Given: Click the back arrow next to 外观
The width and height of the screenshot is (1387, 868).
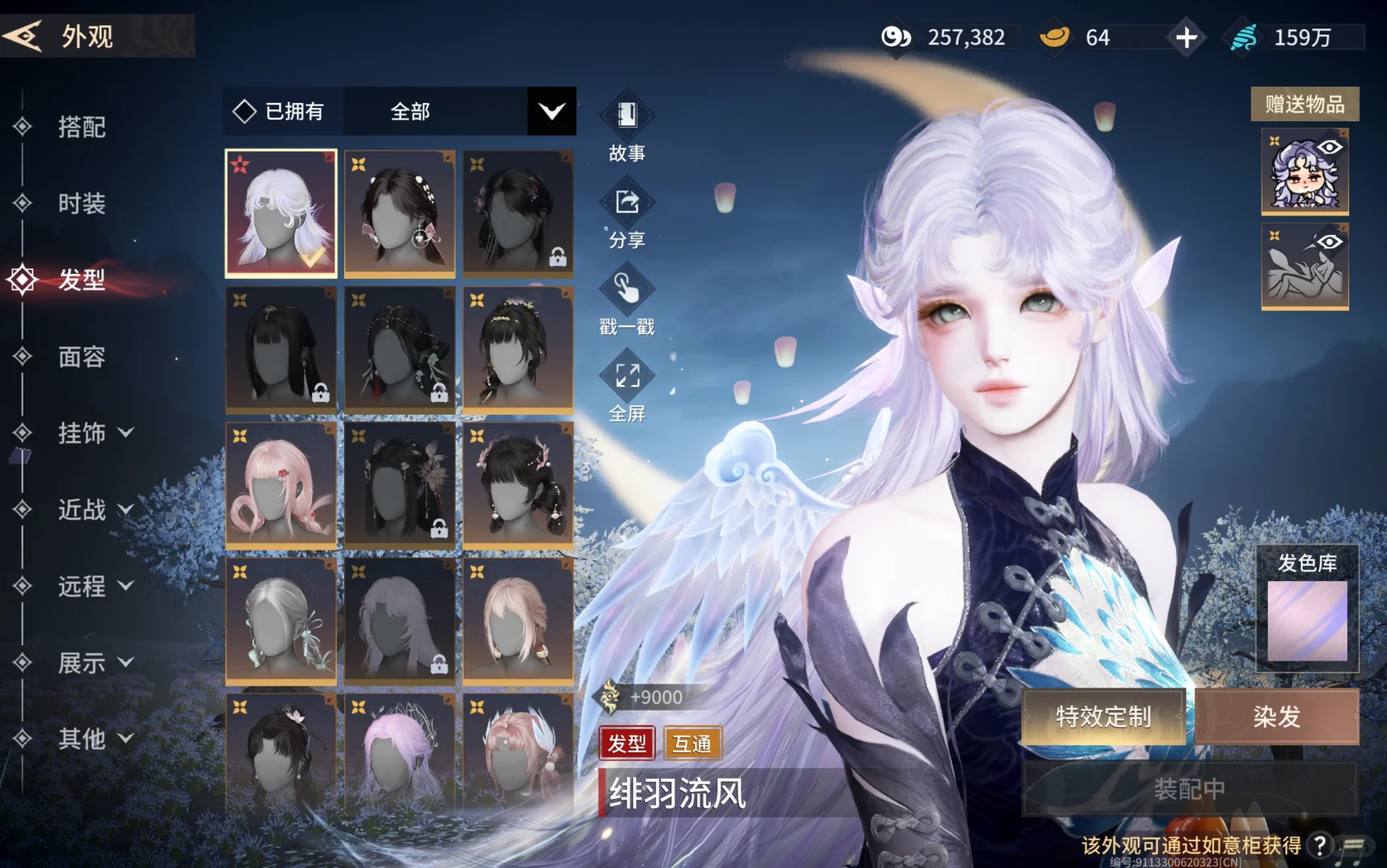Looking at the screenshot, I should [24, 36].
